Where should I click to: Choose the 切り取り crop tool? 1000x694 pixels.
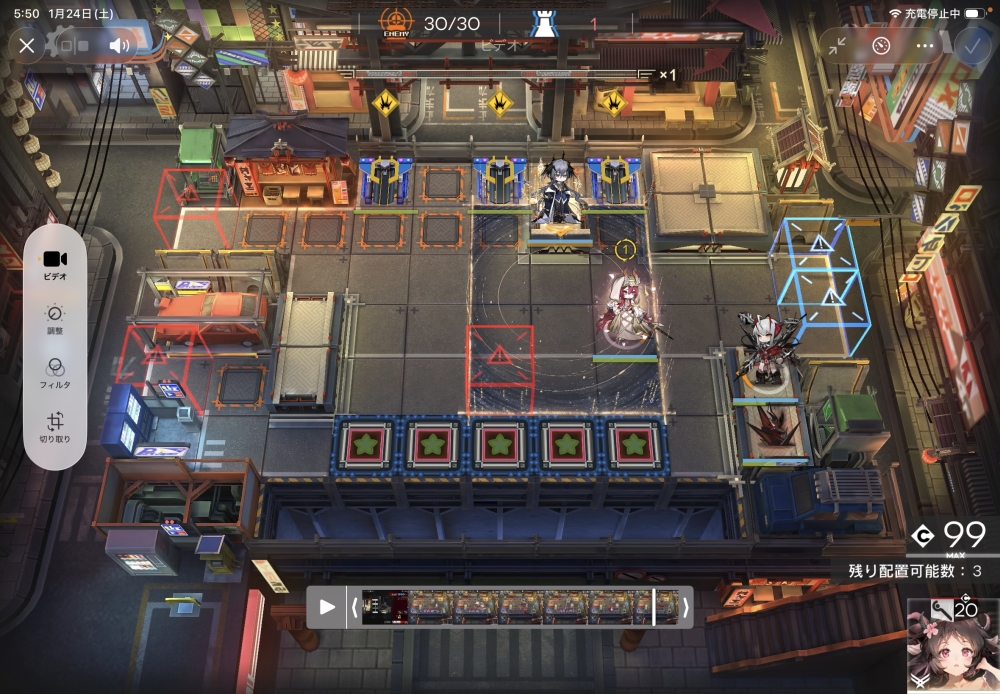tap(55, 428)
